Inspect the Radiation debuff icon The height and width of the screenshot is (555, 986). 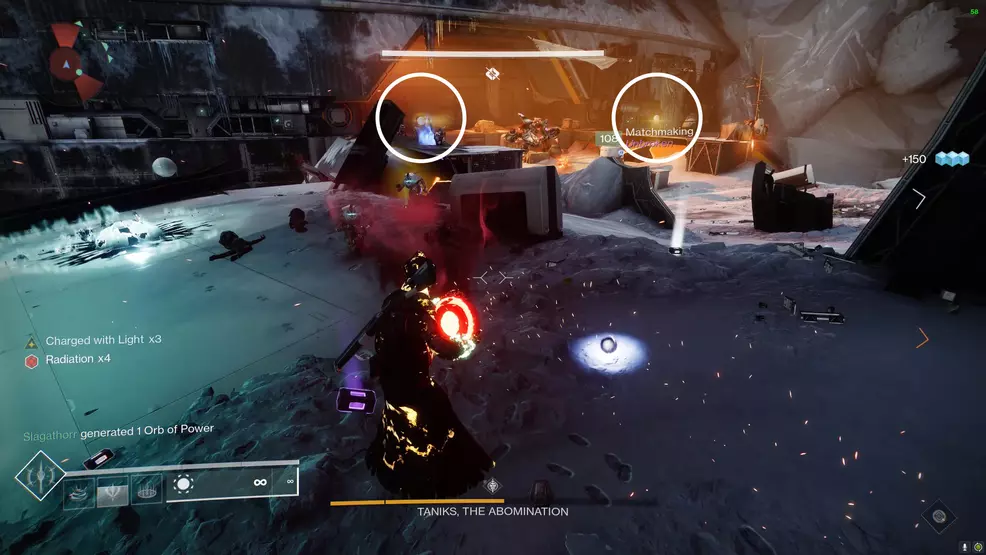31,360
